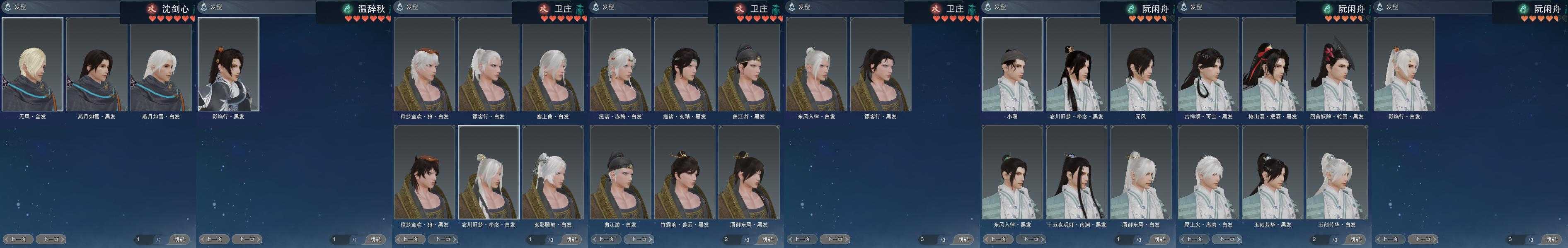Select the 玉刻芳华·白发 hairstyle
Viewport: 1568px width, 248px height.
[x=1337, y=173]
